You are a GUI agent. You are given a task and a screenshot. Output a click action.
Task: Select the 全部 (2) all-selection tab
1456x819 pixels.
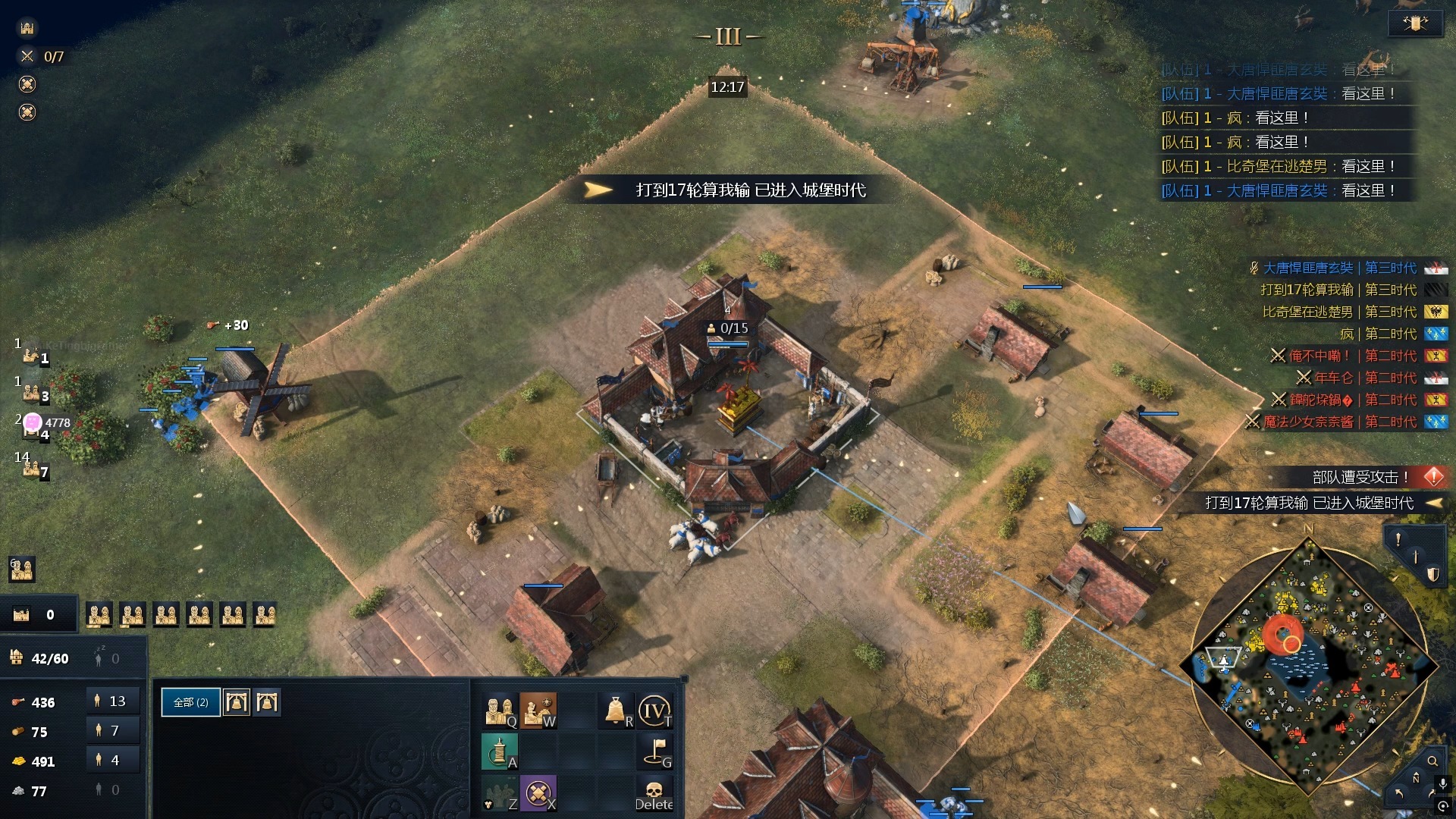click(x=190, y=702)
